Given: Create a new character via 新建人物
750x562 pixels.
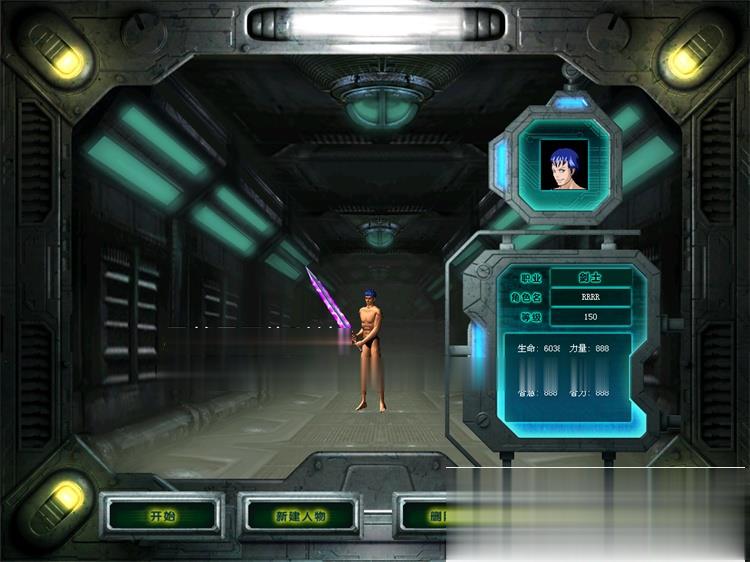Looking at the screenshot, I should (300, 516).
